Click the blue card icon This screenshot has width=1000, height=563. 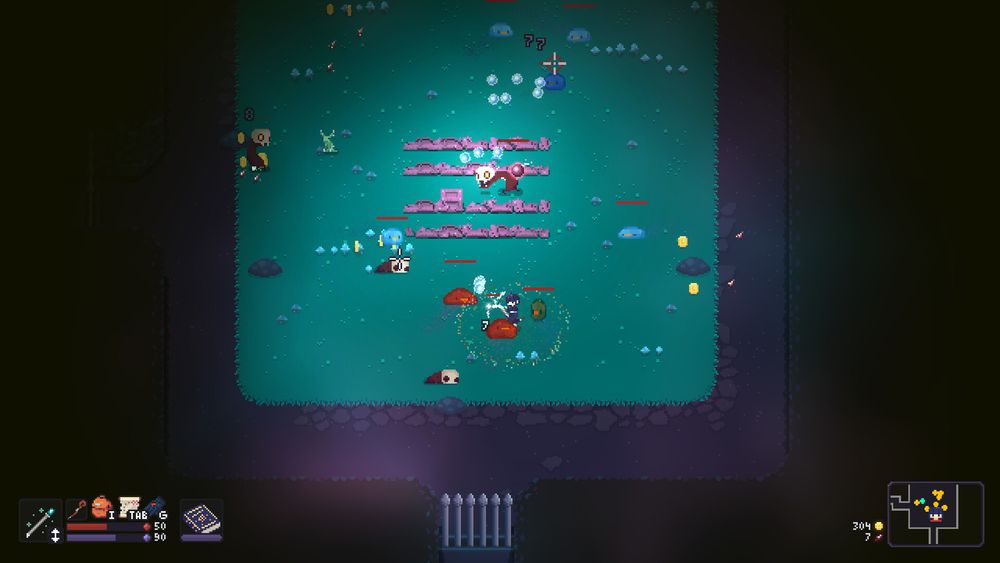click(x=157, y=507)
